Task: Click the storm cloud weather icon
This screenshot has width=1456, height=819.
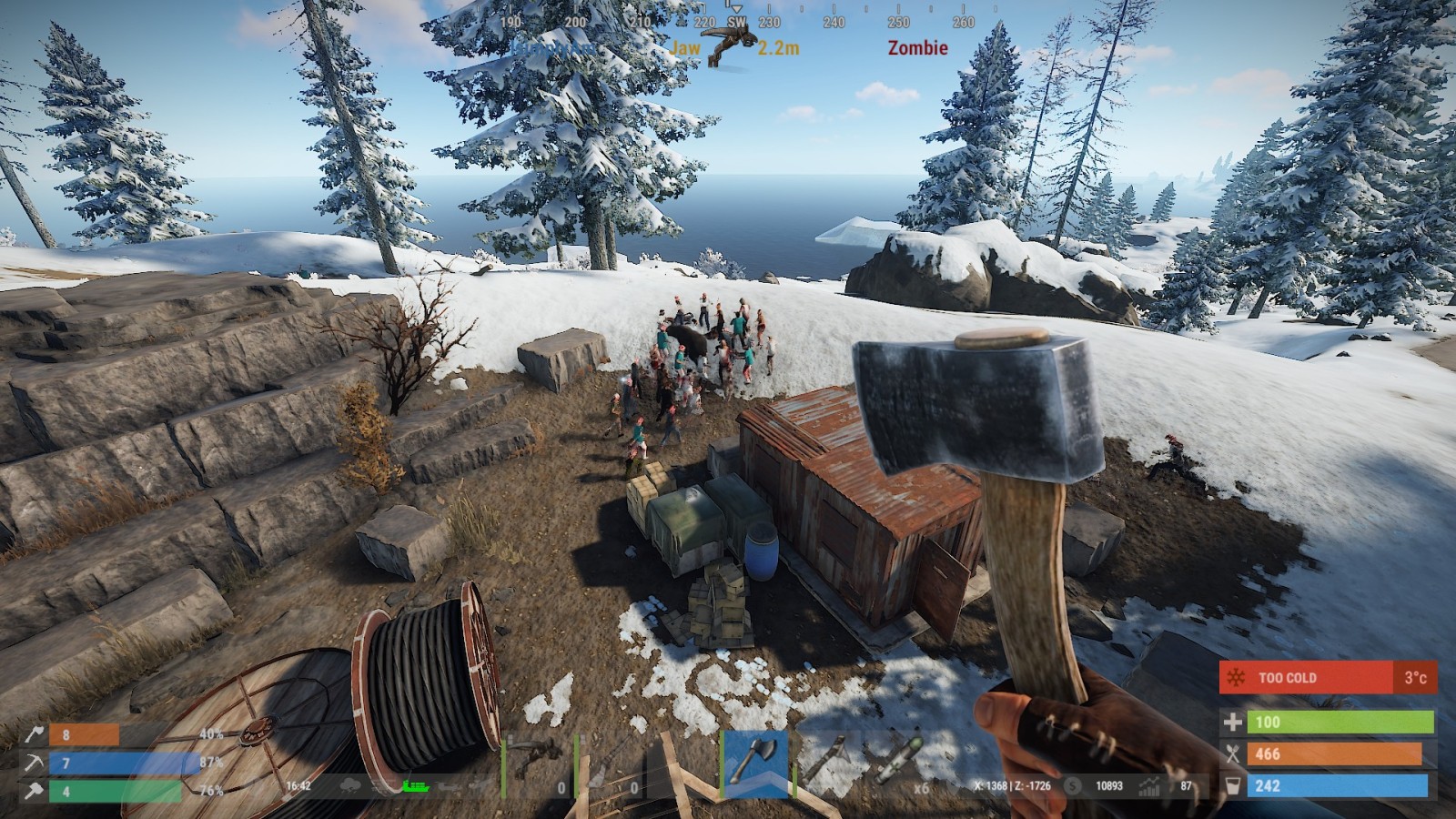Action: [x=349, y=785]
